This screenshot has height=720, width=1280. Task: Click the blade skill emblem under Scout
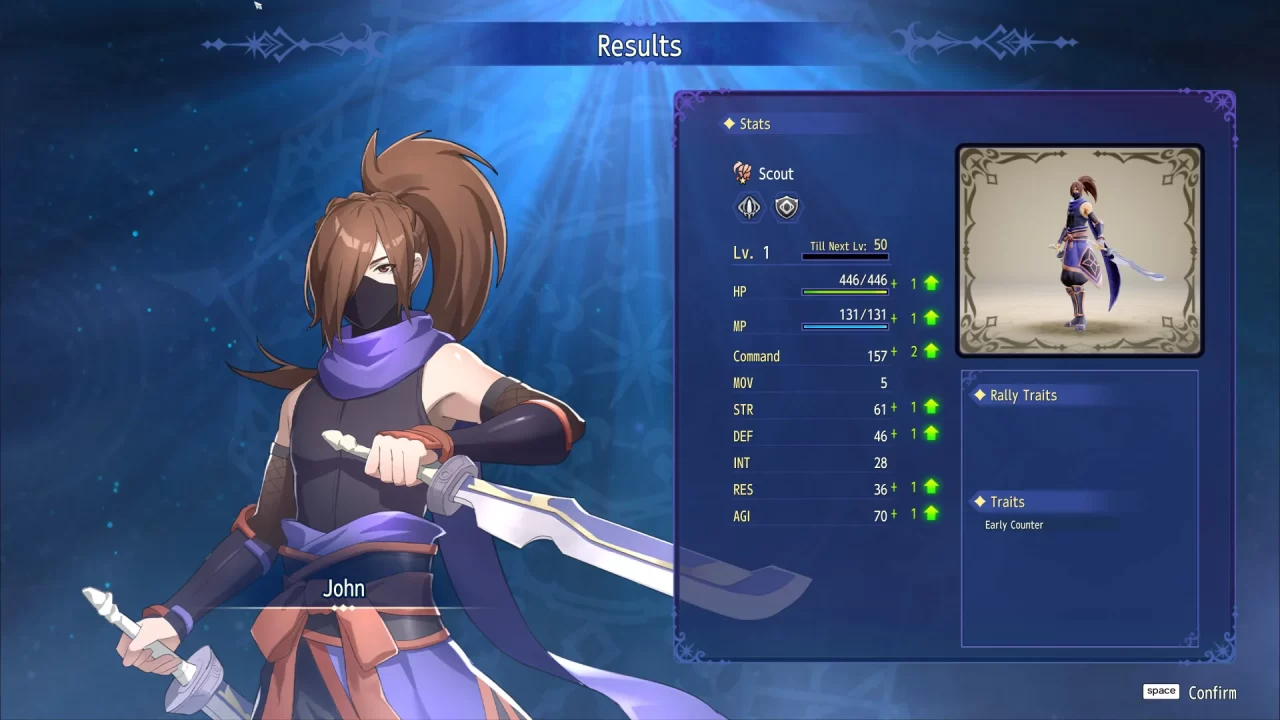tap(749, 206)
